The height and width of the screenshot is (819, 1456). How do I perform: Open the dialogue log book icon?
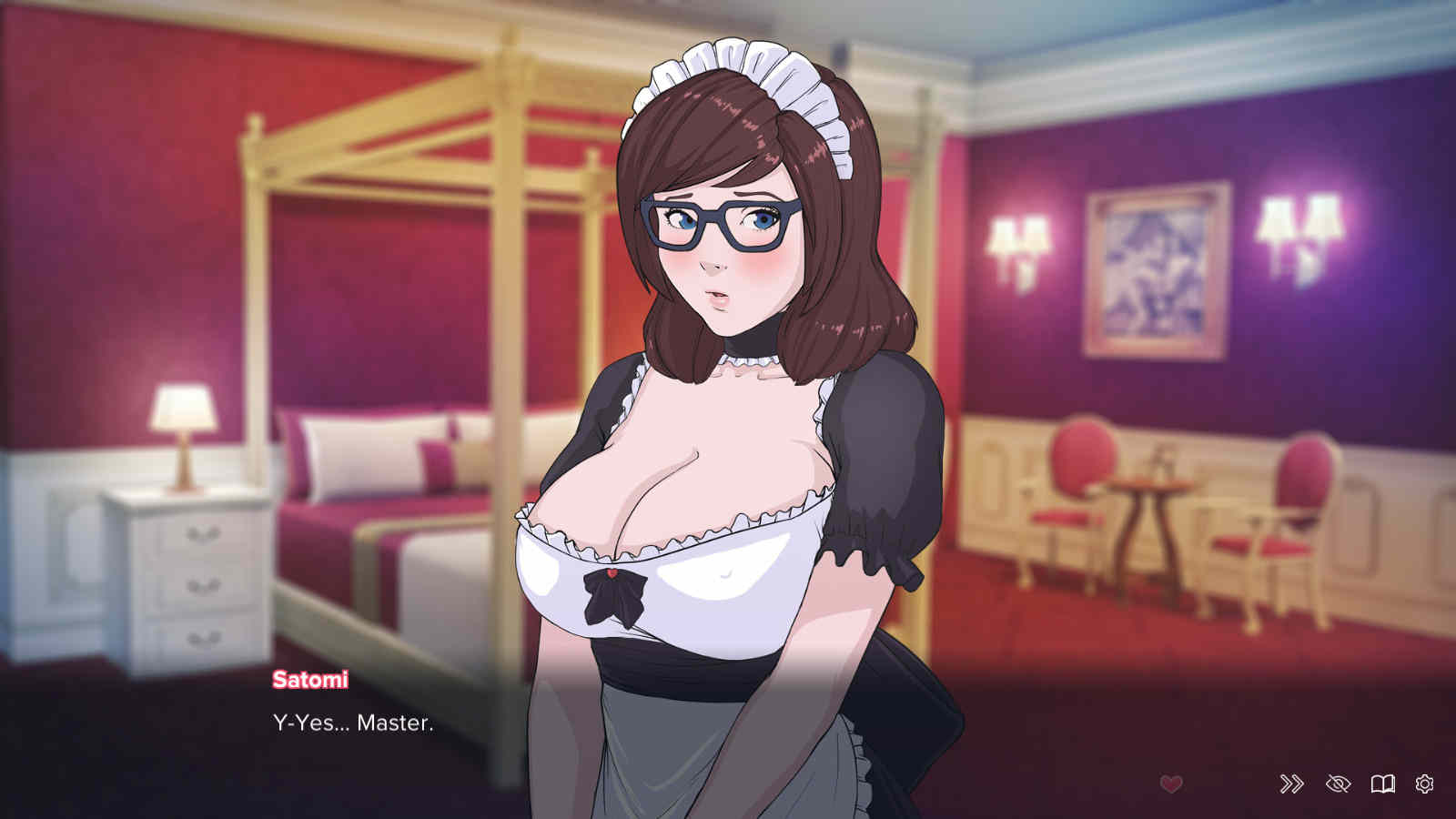pyautogui.click(x=1382, y=784)
